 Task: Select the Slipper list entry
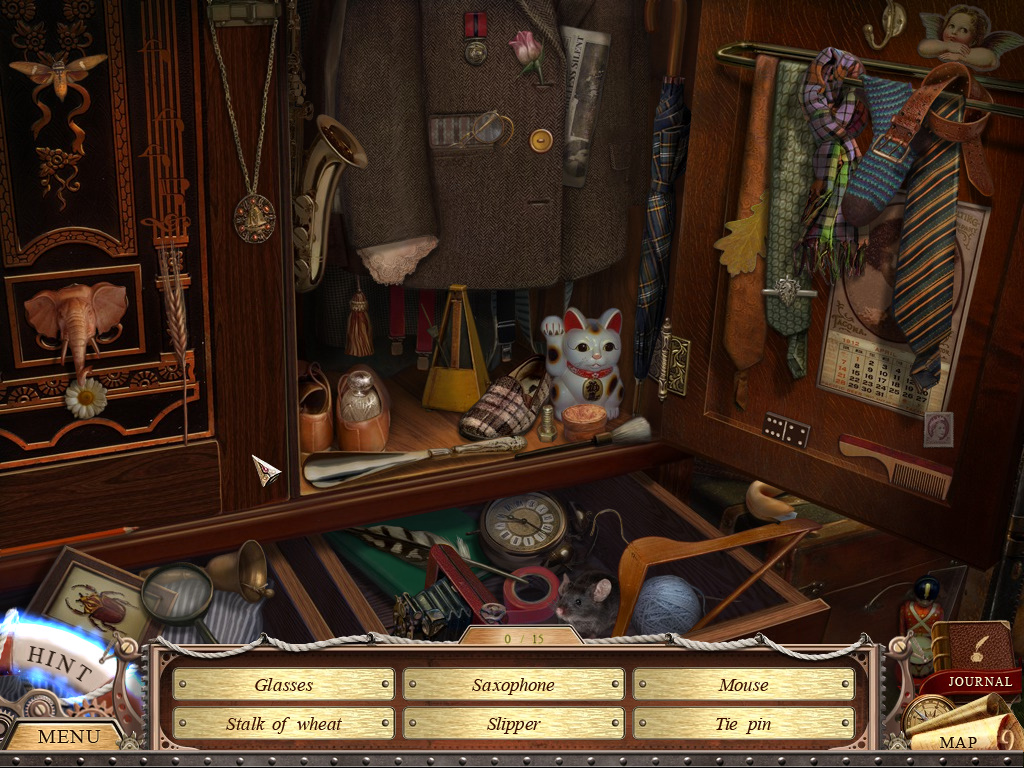(x=513, y=724)
